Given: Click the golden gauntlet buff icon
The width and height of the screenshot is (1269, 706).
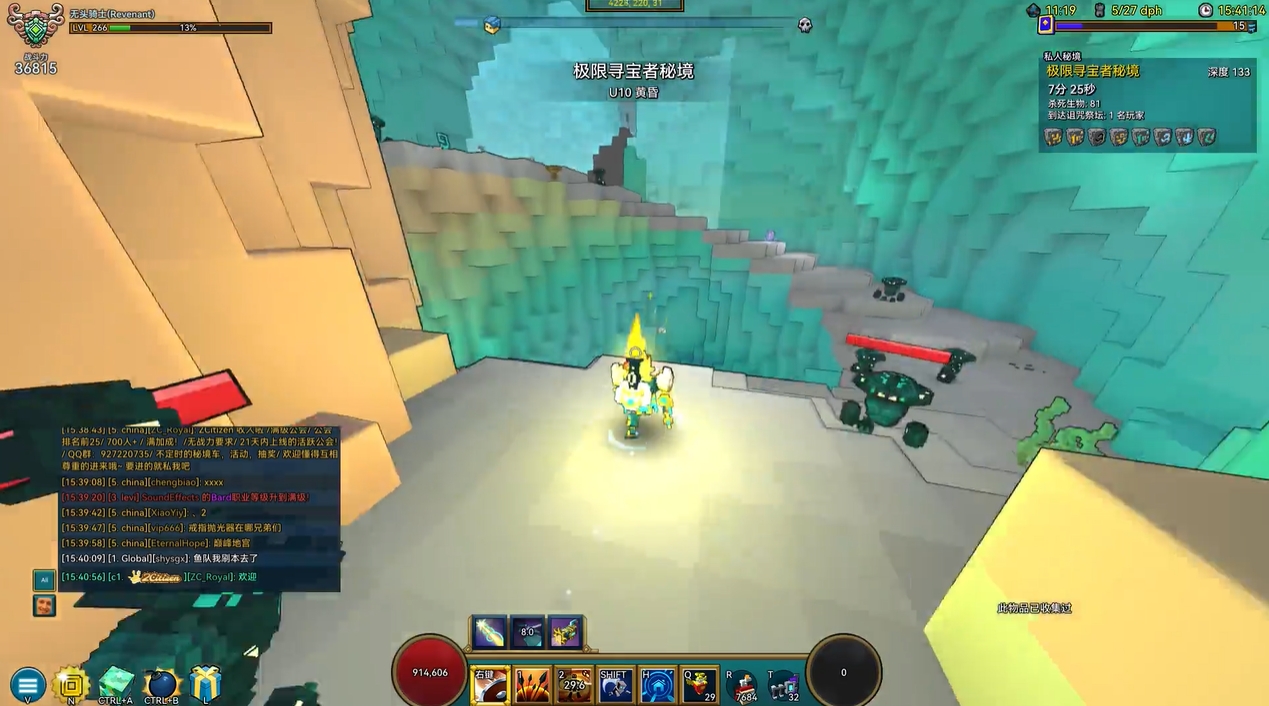Looking at the screenshot, I should click(x=566, y=632).
